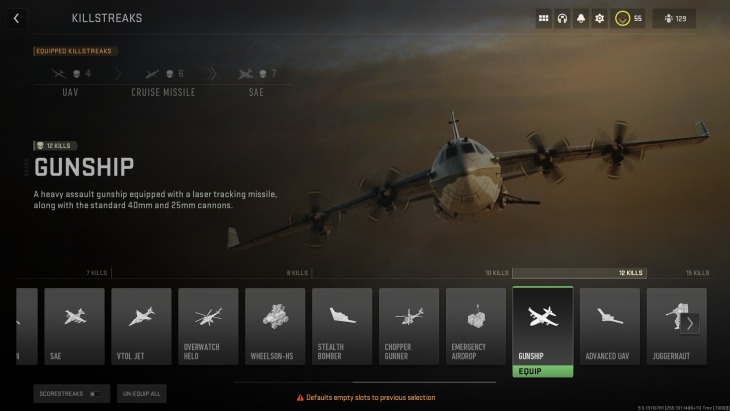Pick the Overwatch Helo tile
The image size is (730, 411).
click(208, 326)
